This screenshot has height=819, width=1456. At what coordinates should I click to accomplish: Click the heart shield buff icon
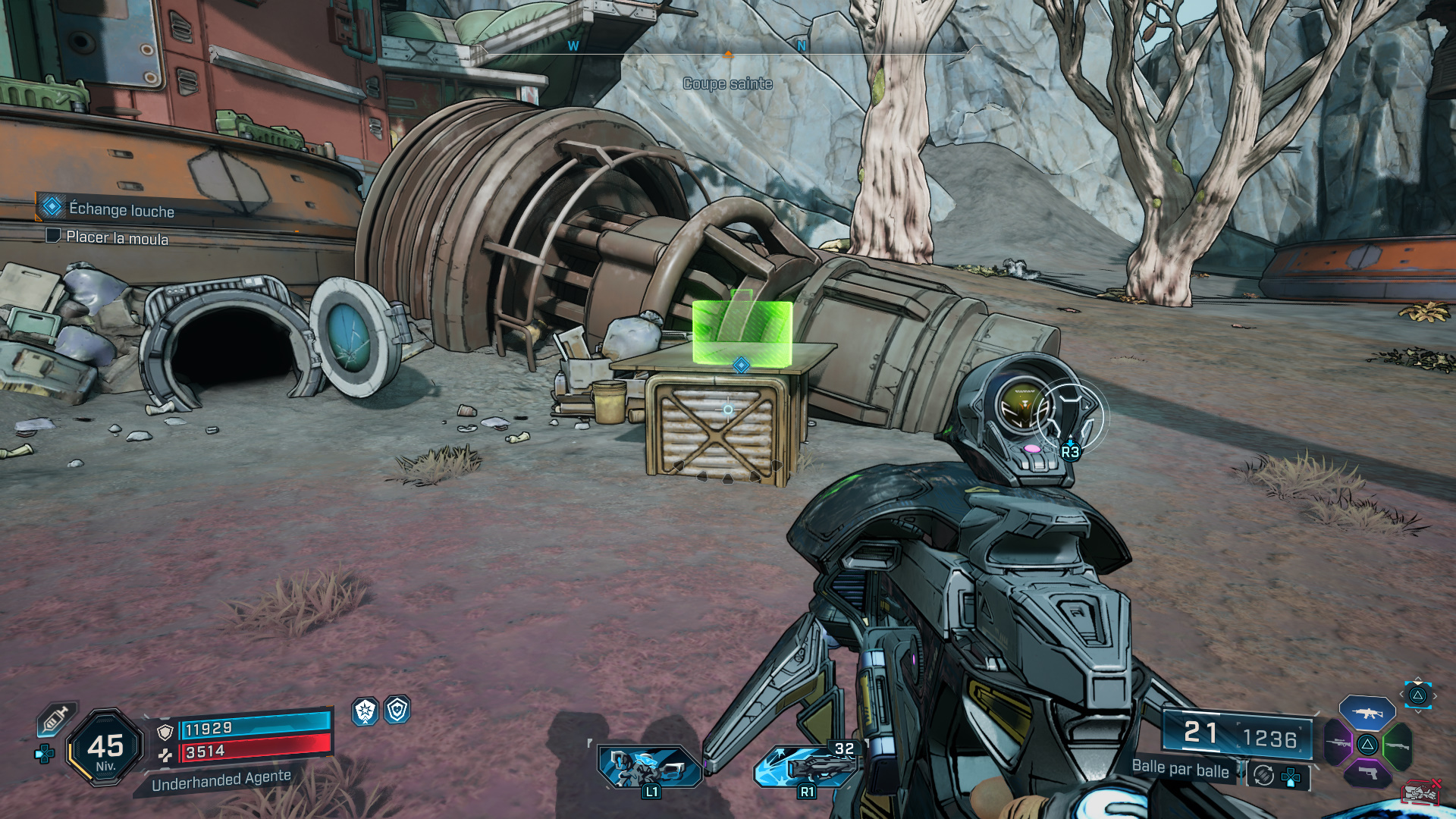[x=397, y=710]
